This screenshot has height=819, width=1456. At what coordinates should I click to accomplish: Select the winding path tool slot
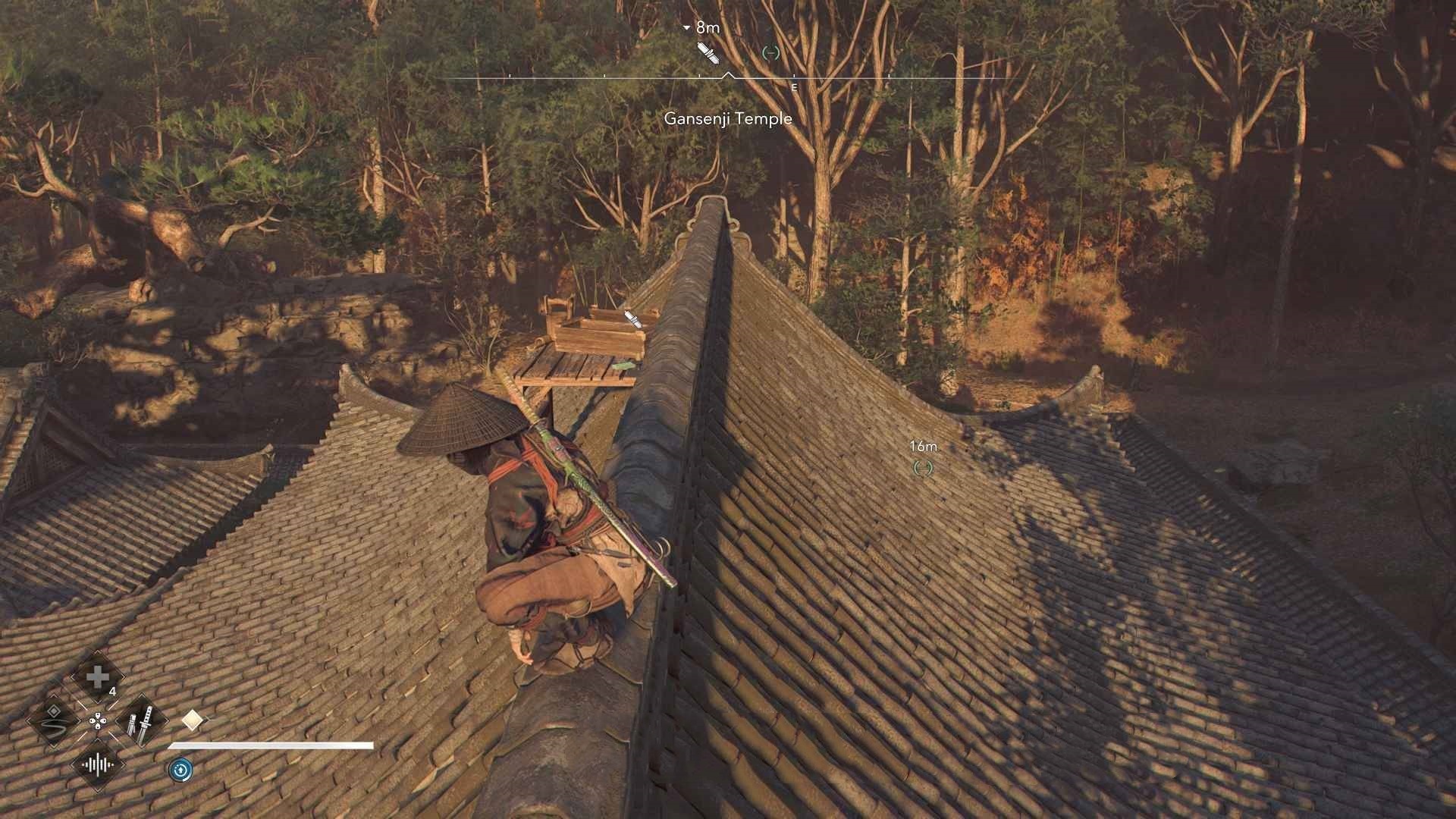pos(54,720)
